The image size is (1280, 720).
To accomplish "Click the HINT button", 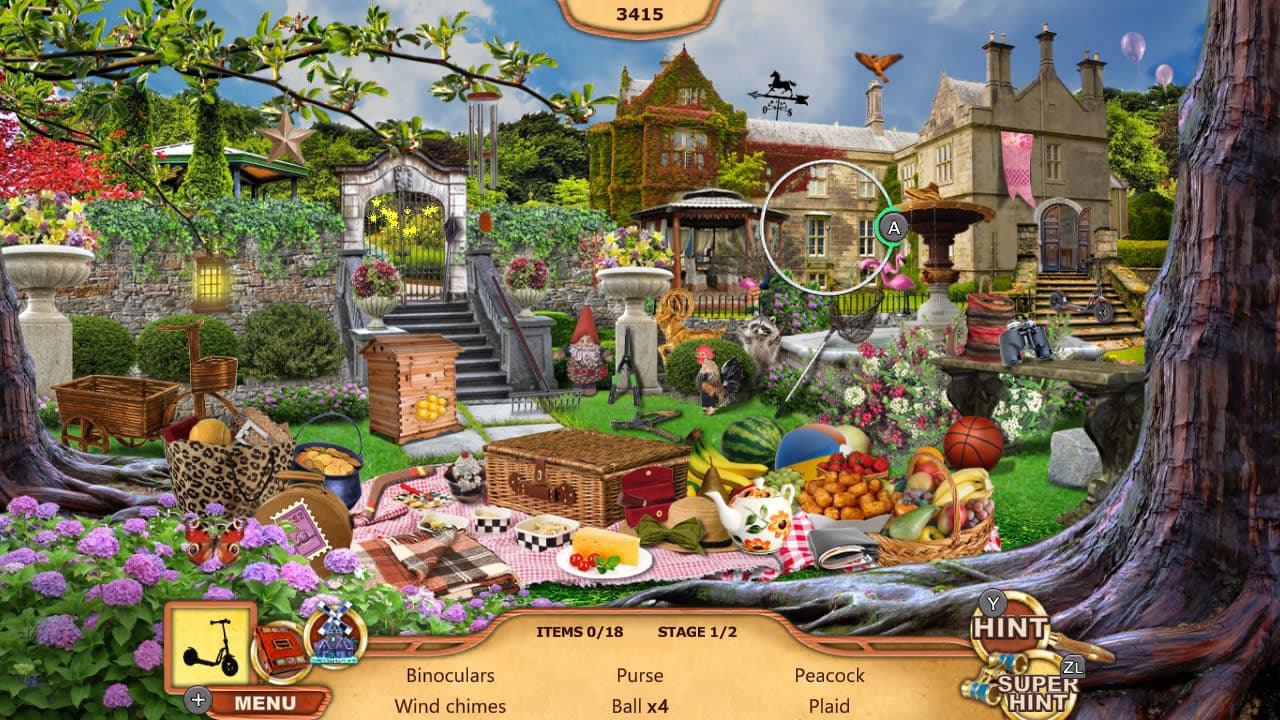I will [x=1010, y=630].
